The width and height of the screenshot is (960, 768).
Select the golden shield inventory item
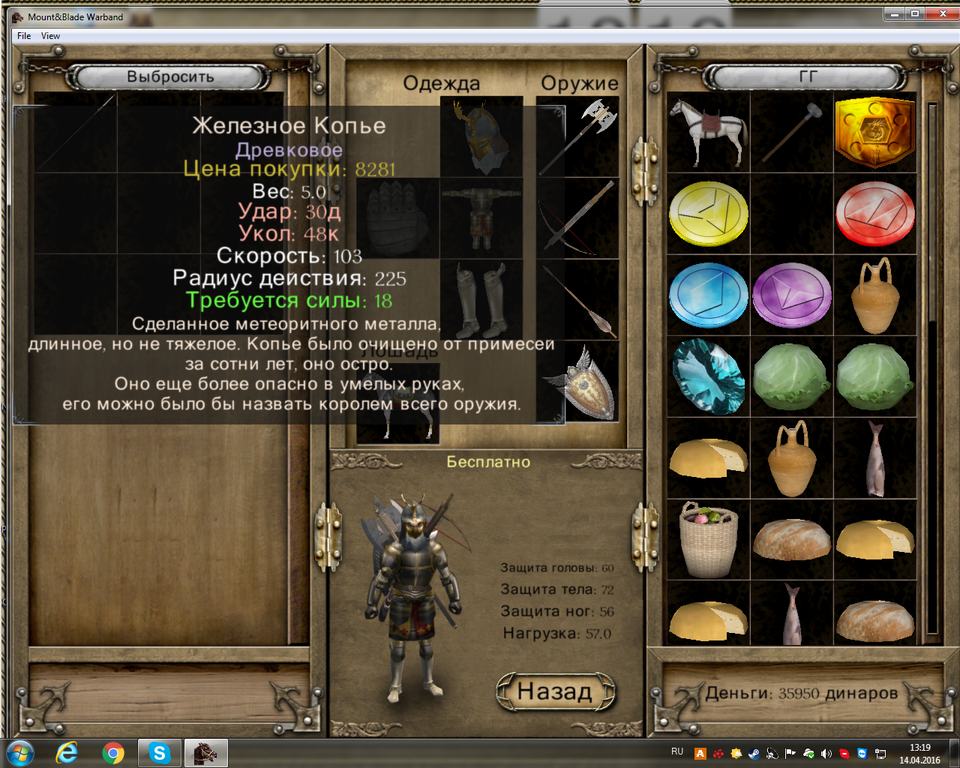[875, 132]
